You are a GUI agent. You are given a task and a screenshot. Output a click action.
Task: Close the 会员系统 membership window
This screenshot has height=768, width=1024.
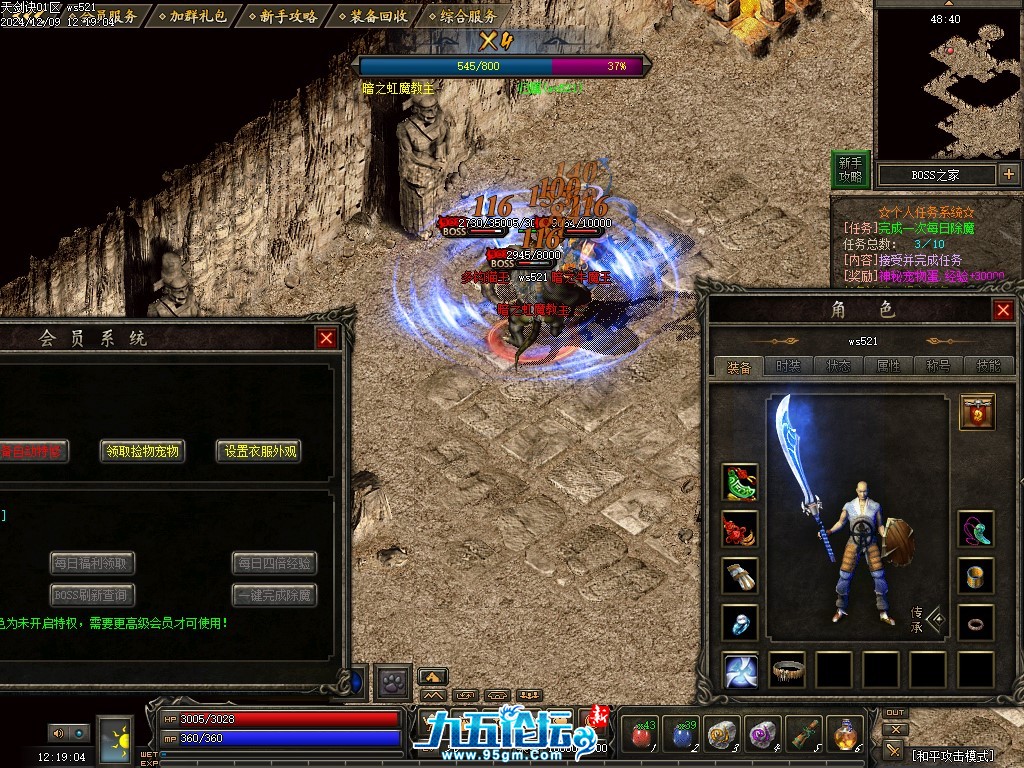[x=326, y=338]
